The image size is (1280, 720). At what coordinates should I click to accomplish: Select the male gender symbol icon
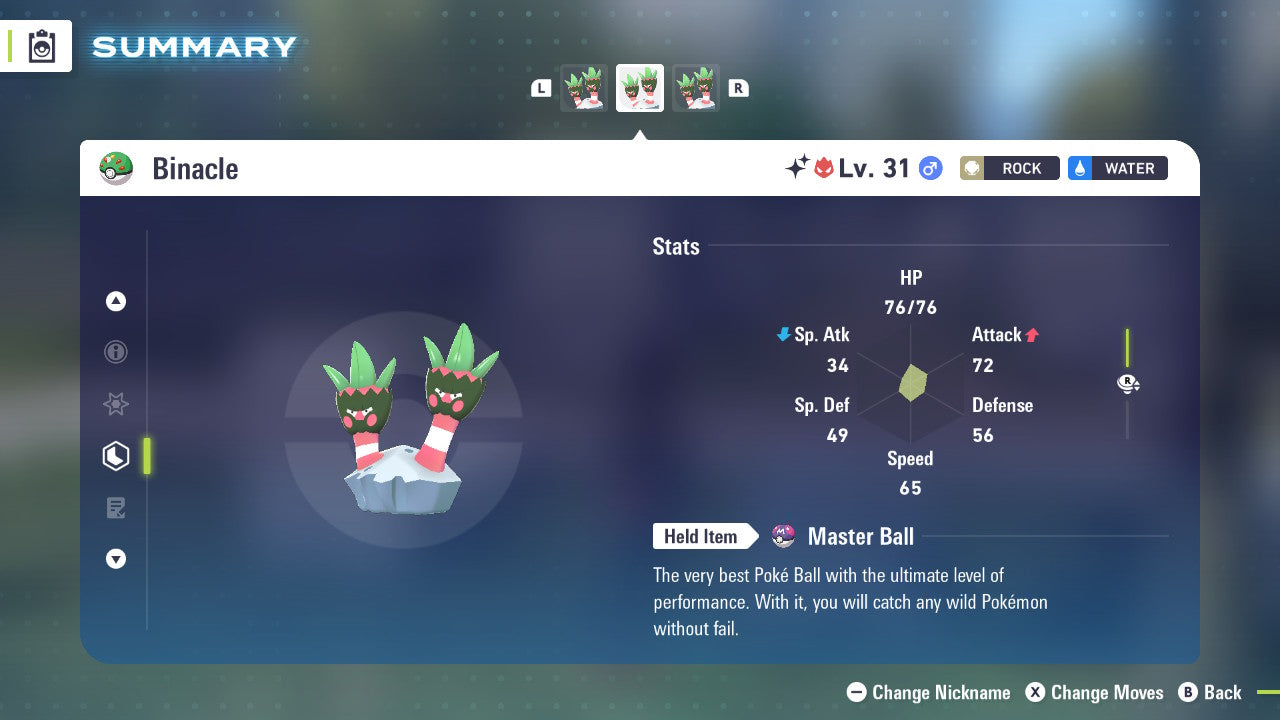pos(928,168)
